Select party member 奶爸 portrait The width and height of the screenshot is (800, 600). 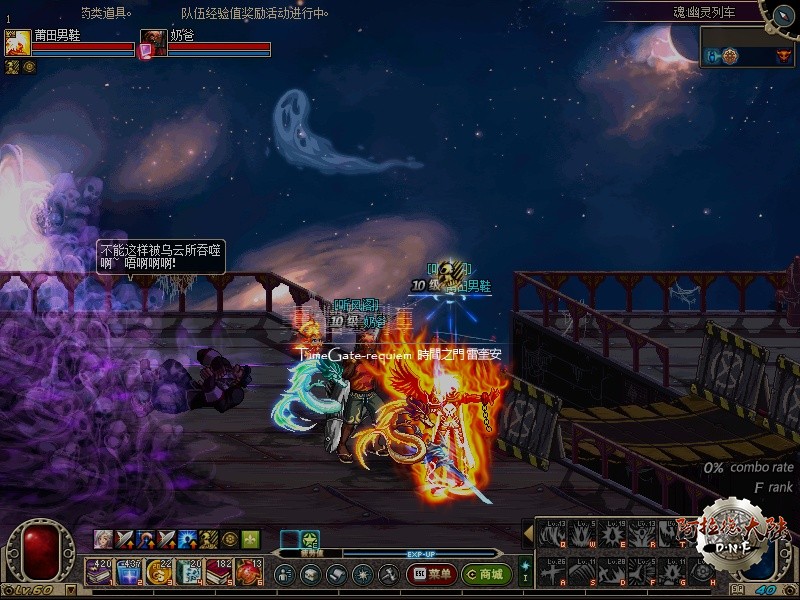(x=152, y=43)
